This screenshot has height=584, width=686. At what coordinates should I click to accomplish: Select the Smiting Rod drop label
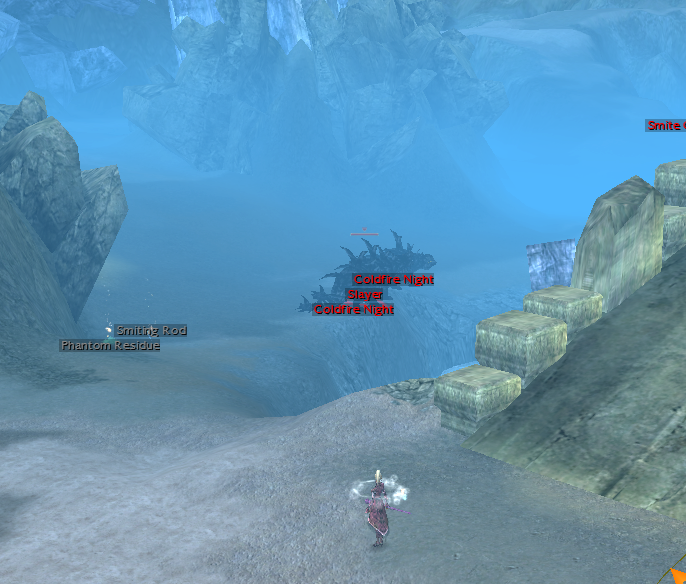click(x=151, y=331)
